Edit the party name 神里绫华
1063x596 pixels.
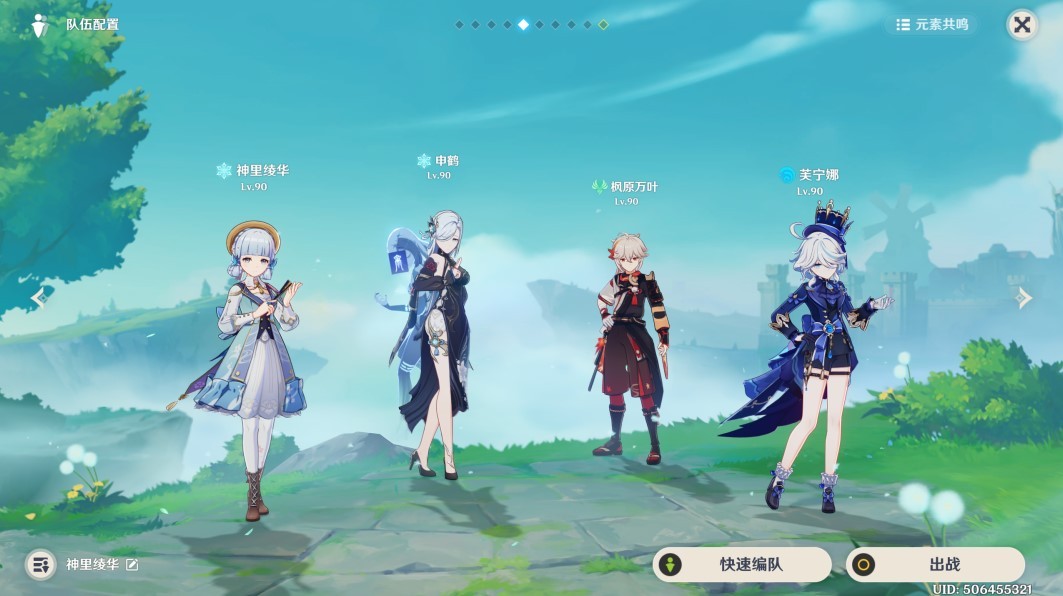pos(132,565)
